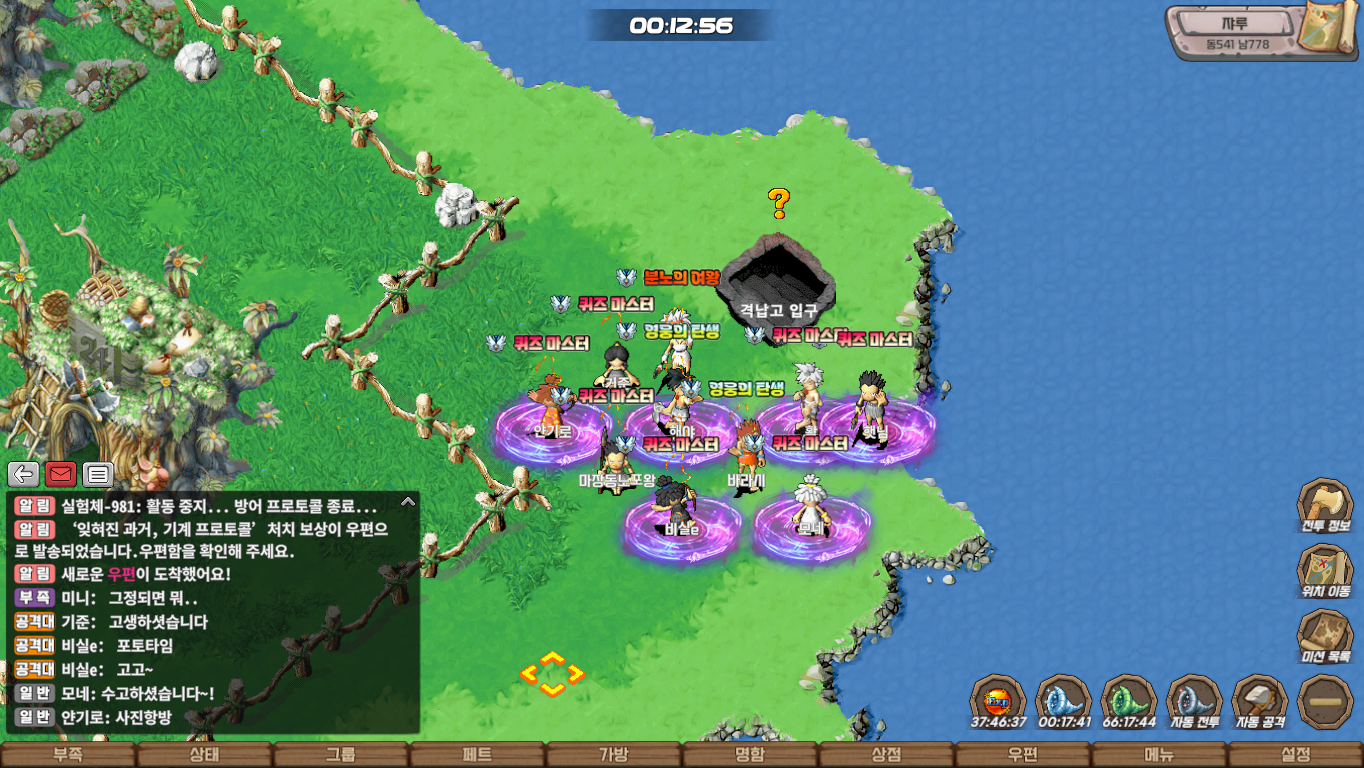The image size is (1364, 768).
Task: Open the 그룹 (group) menu
Action: pos(340,755)
